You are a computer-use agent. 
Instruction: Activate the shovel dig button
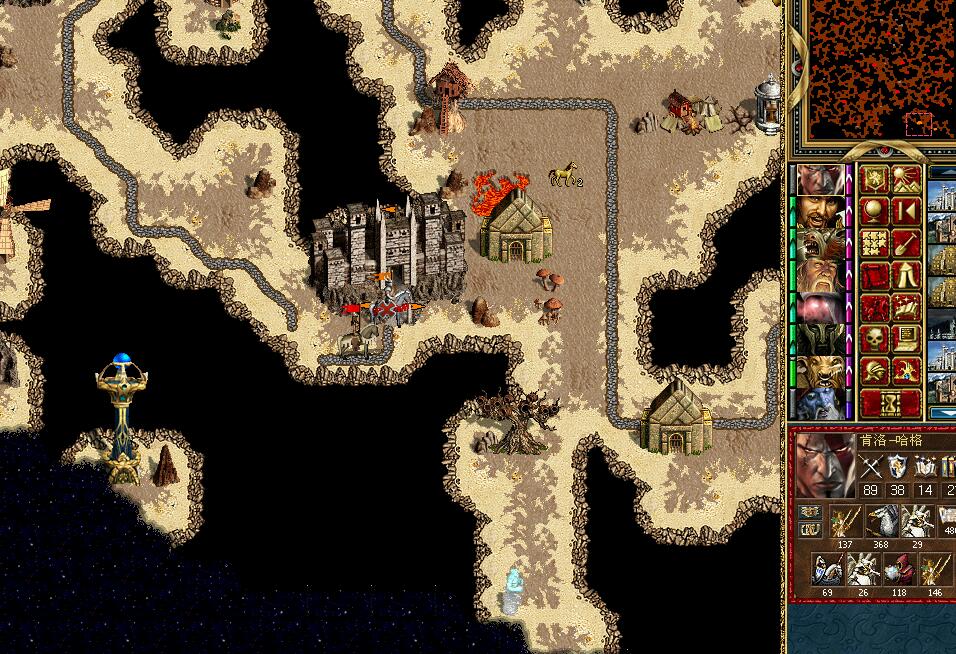[x=906, y=244]
